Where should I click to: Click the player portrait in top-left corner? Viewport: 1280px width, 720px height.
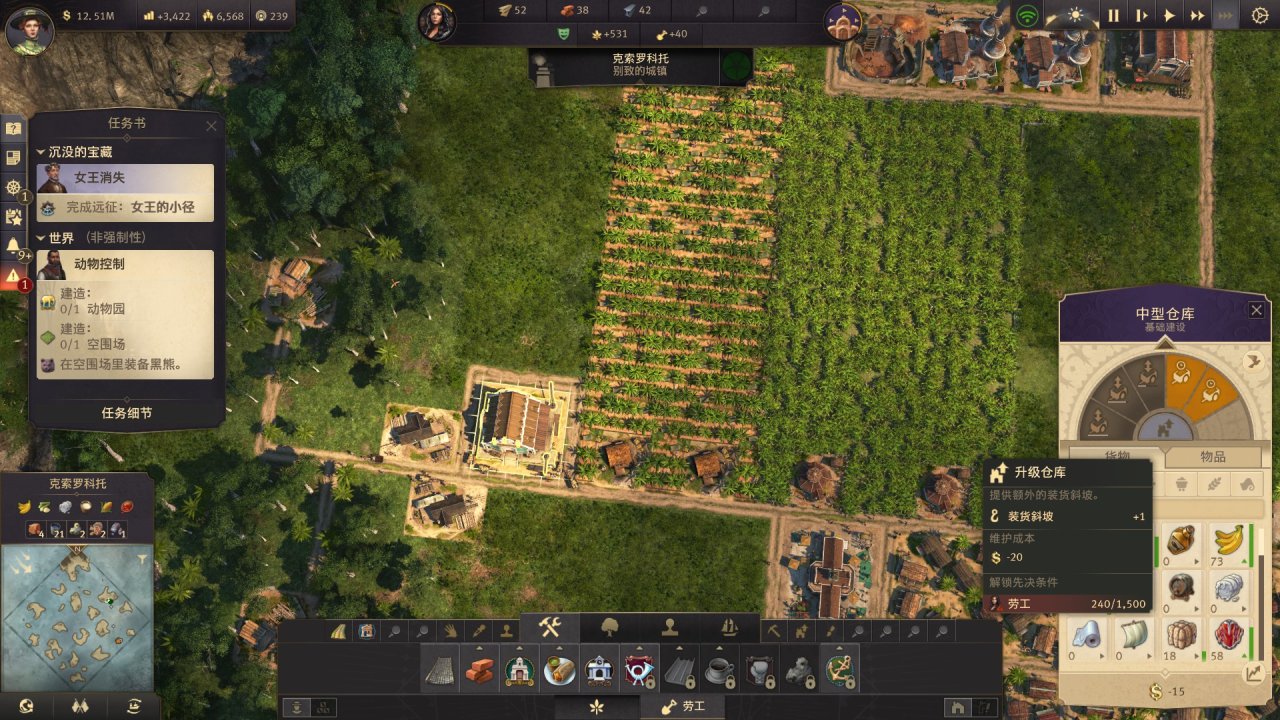(27, 30)
